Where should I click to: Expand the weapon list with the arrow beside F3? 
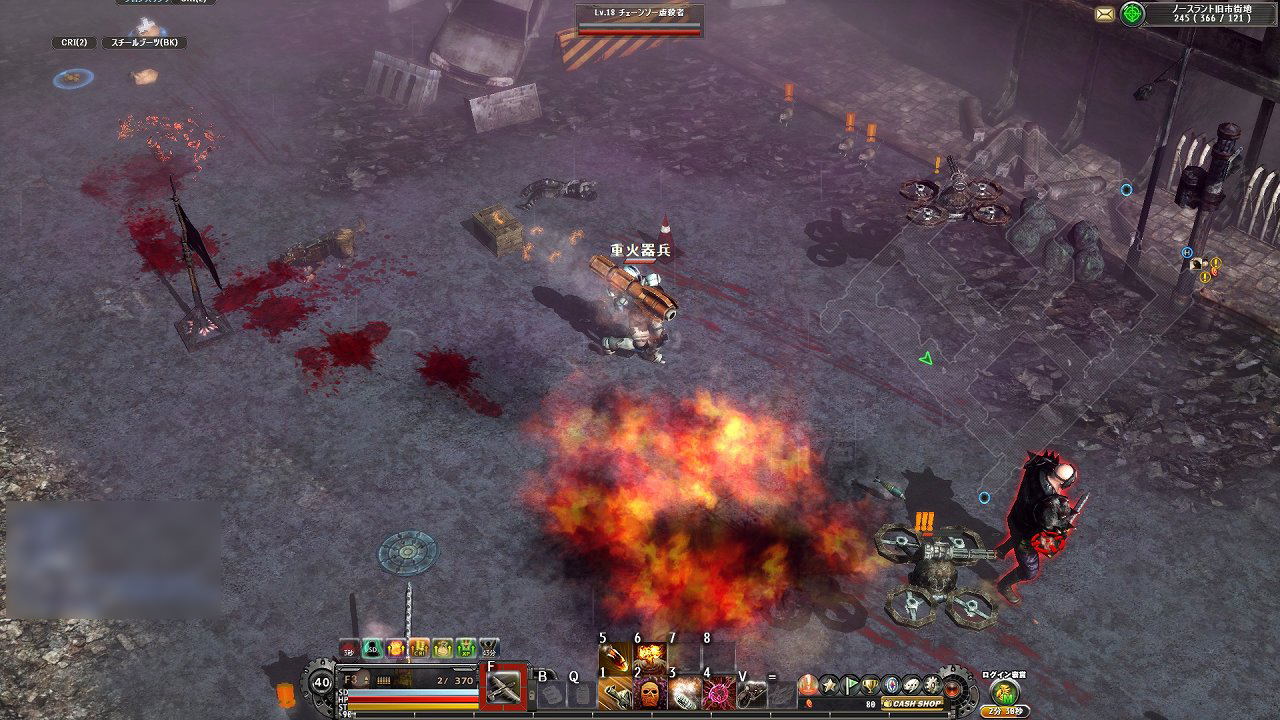pyautogui.click(x=366, y=678)
